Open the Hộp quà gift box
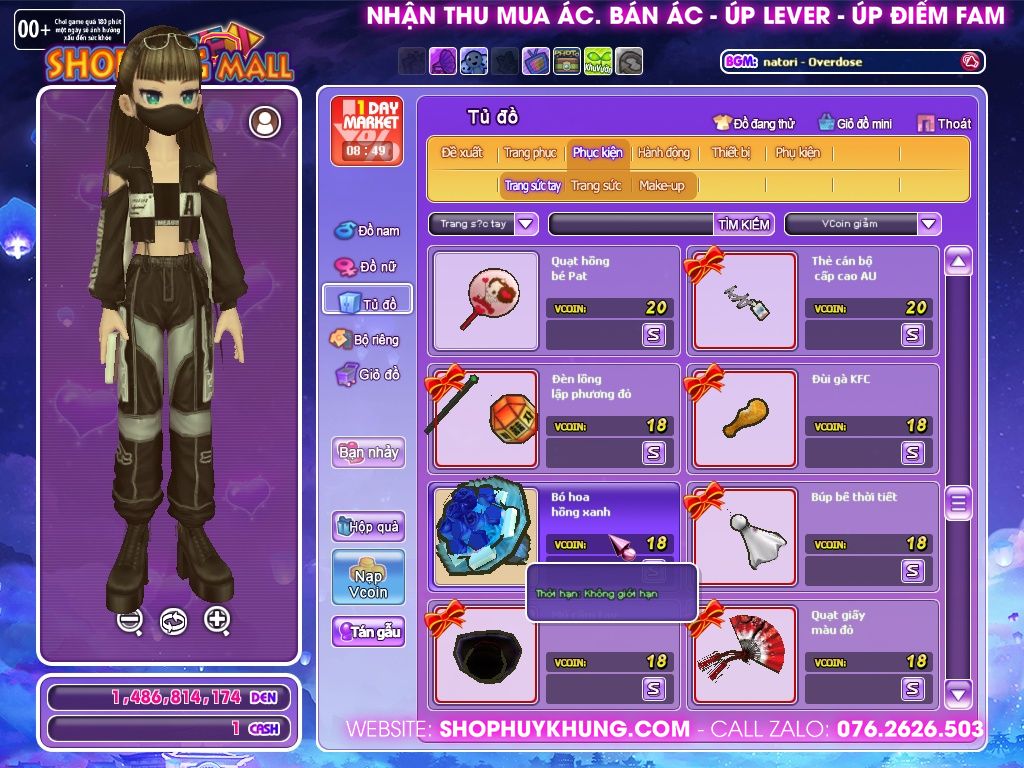 click(x=368, y=526)
